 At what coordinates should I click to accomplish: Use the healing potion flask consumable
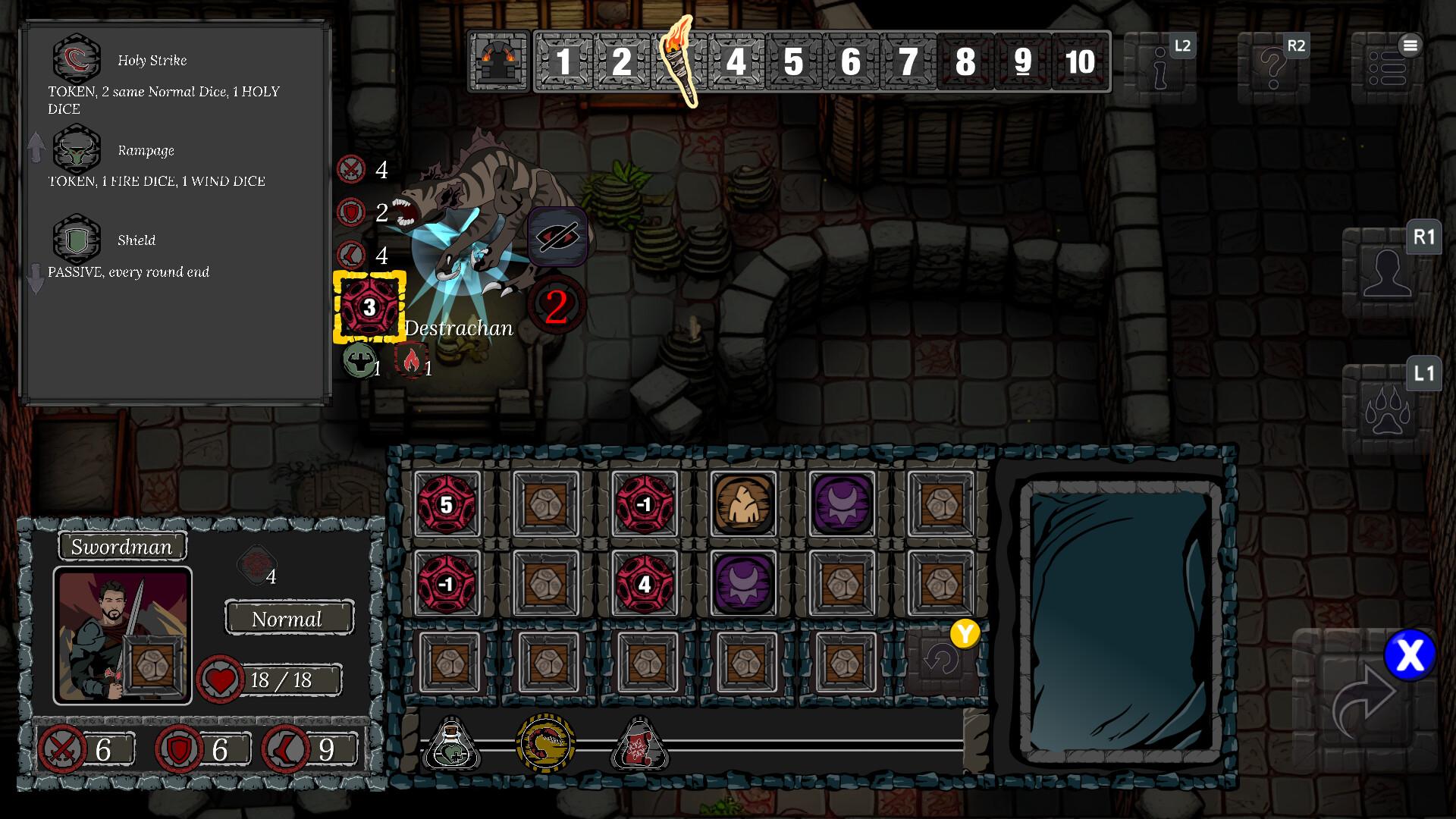pyautogui.click(x=453, y=747)
